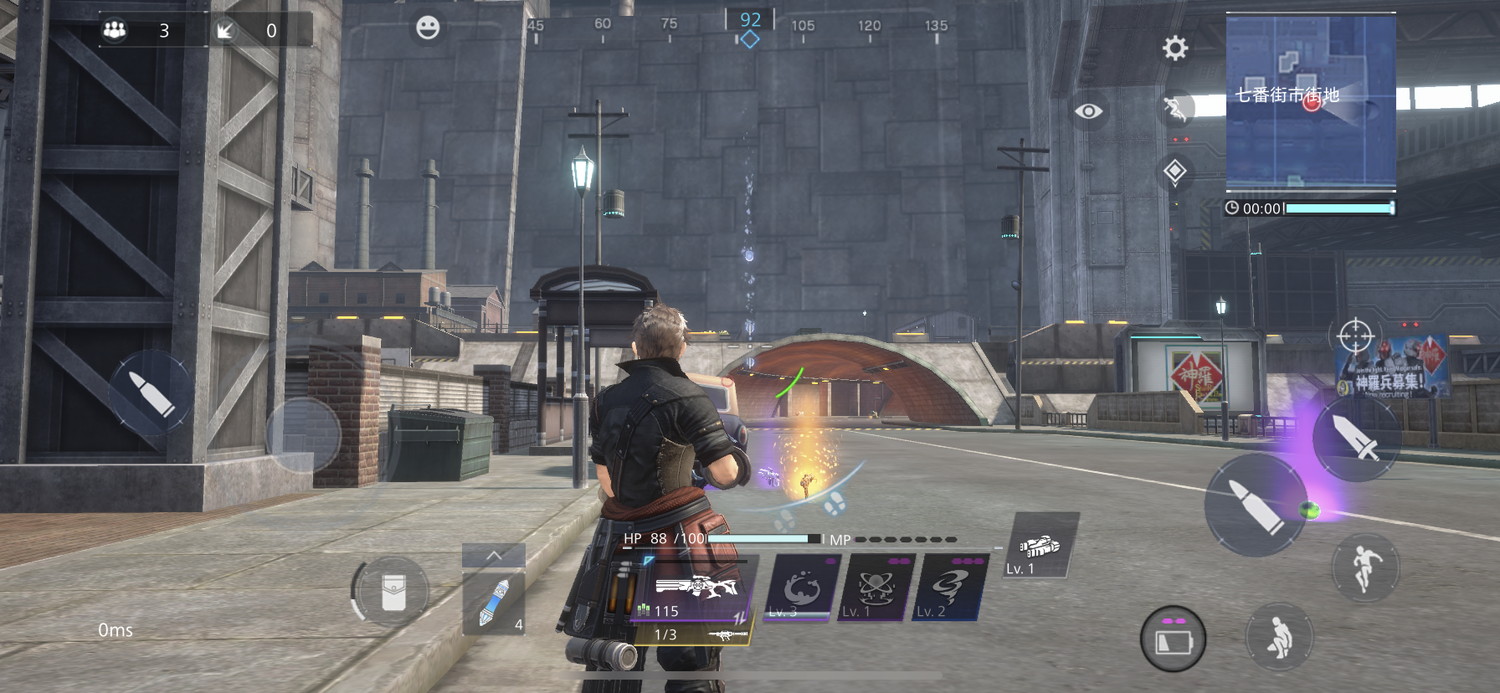The image size is (1500, 693).
Task: Tap the battery icon button
Action: point(1173,638)
